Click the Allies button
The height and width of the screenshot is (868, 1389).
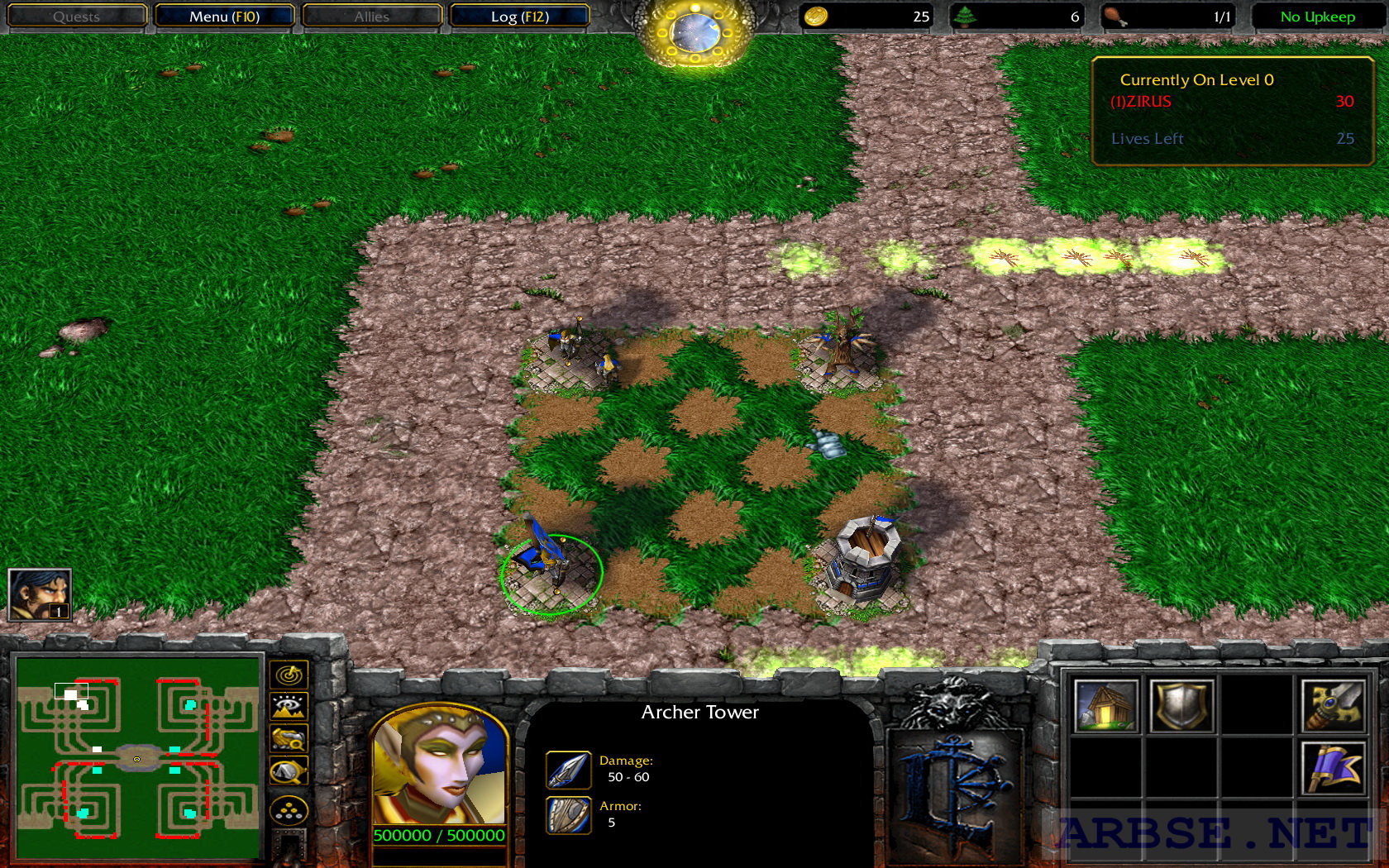371,16
